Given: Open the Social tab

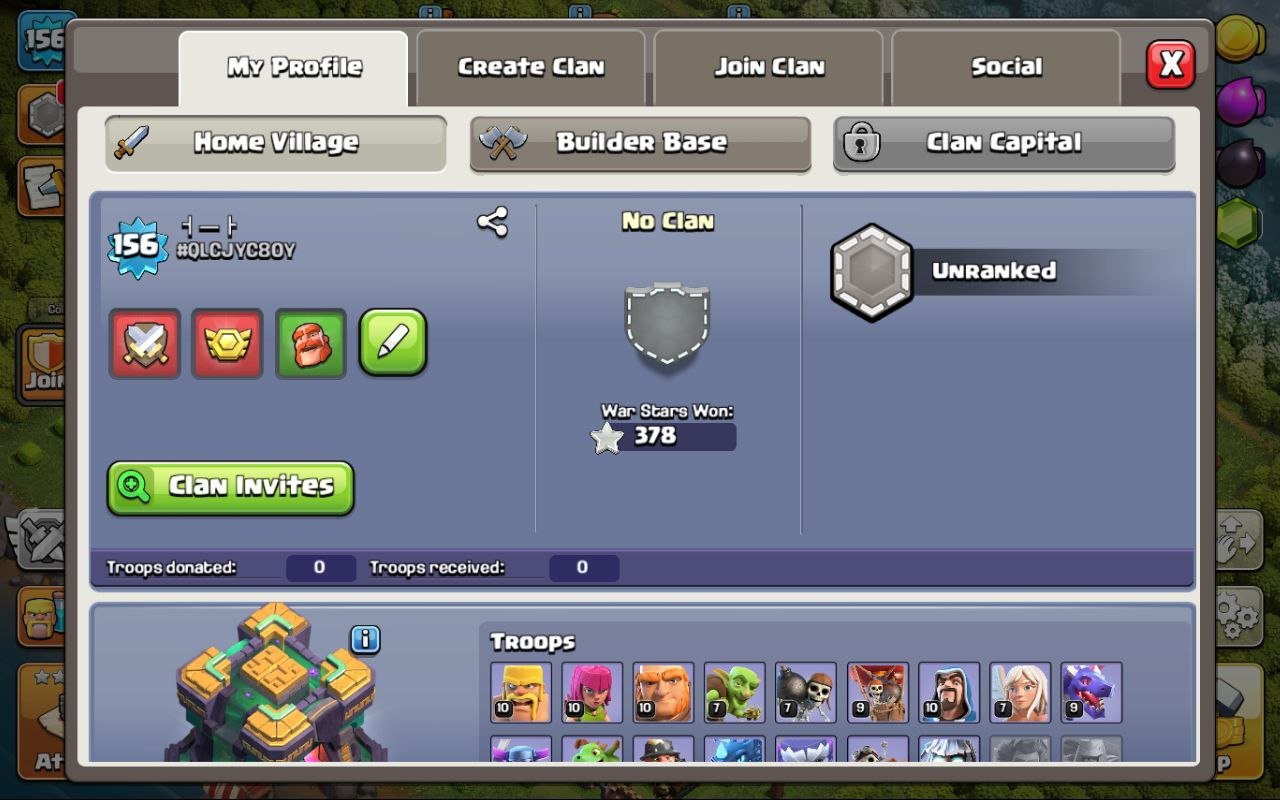Looking at the screenshot, I should coord(1005,66).
